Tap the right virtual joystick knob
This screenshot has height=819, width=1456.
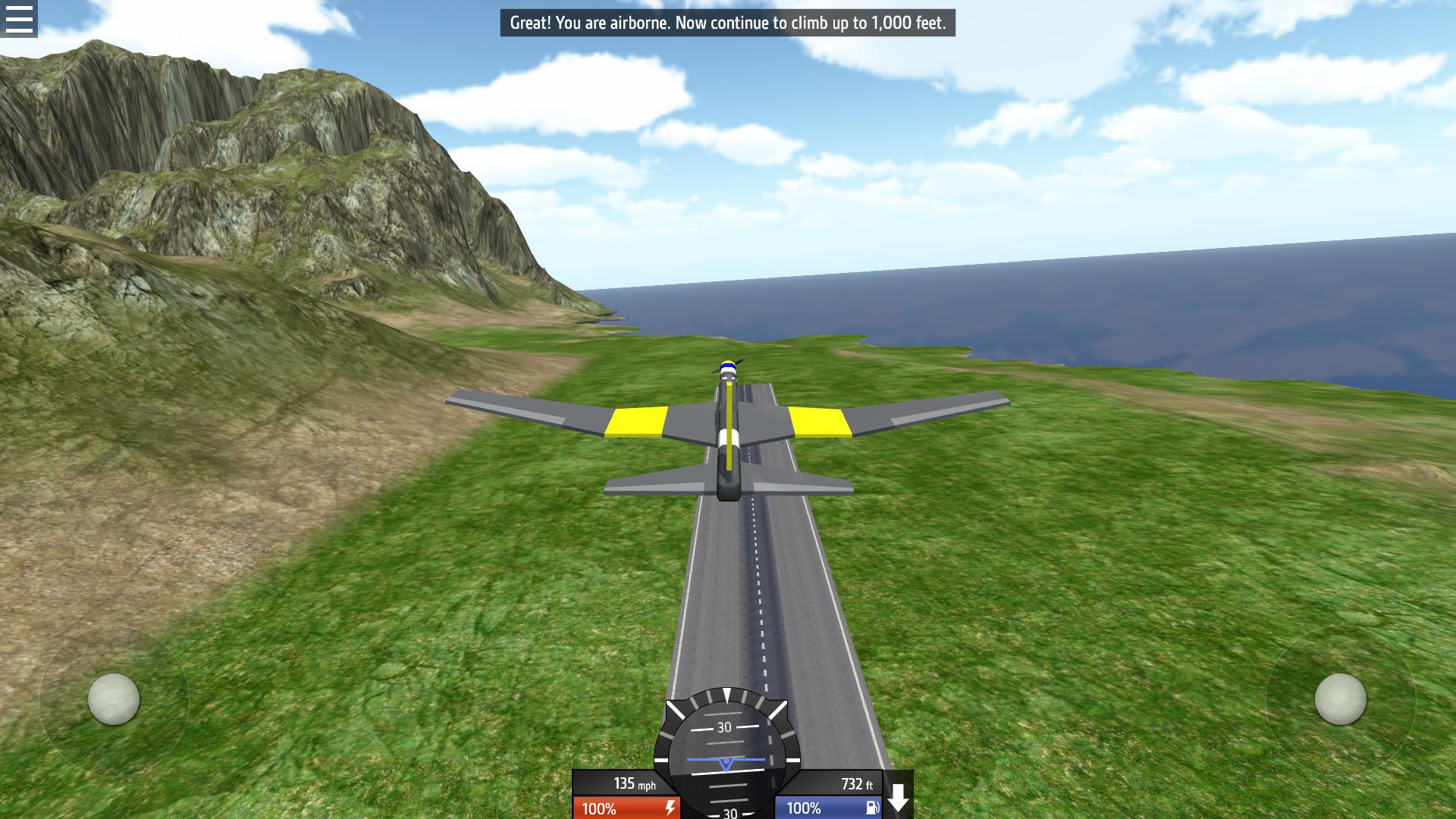tap(1340, 698)
